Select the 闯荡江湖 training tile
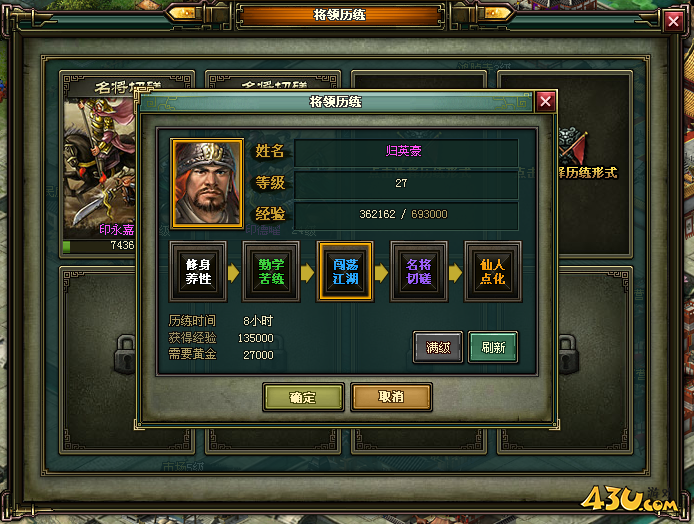The width and height of the screenshot is (694, 524). [345, 271]
